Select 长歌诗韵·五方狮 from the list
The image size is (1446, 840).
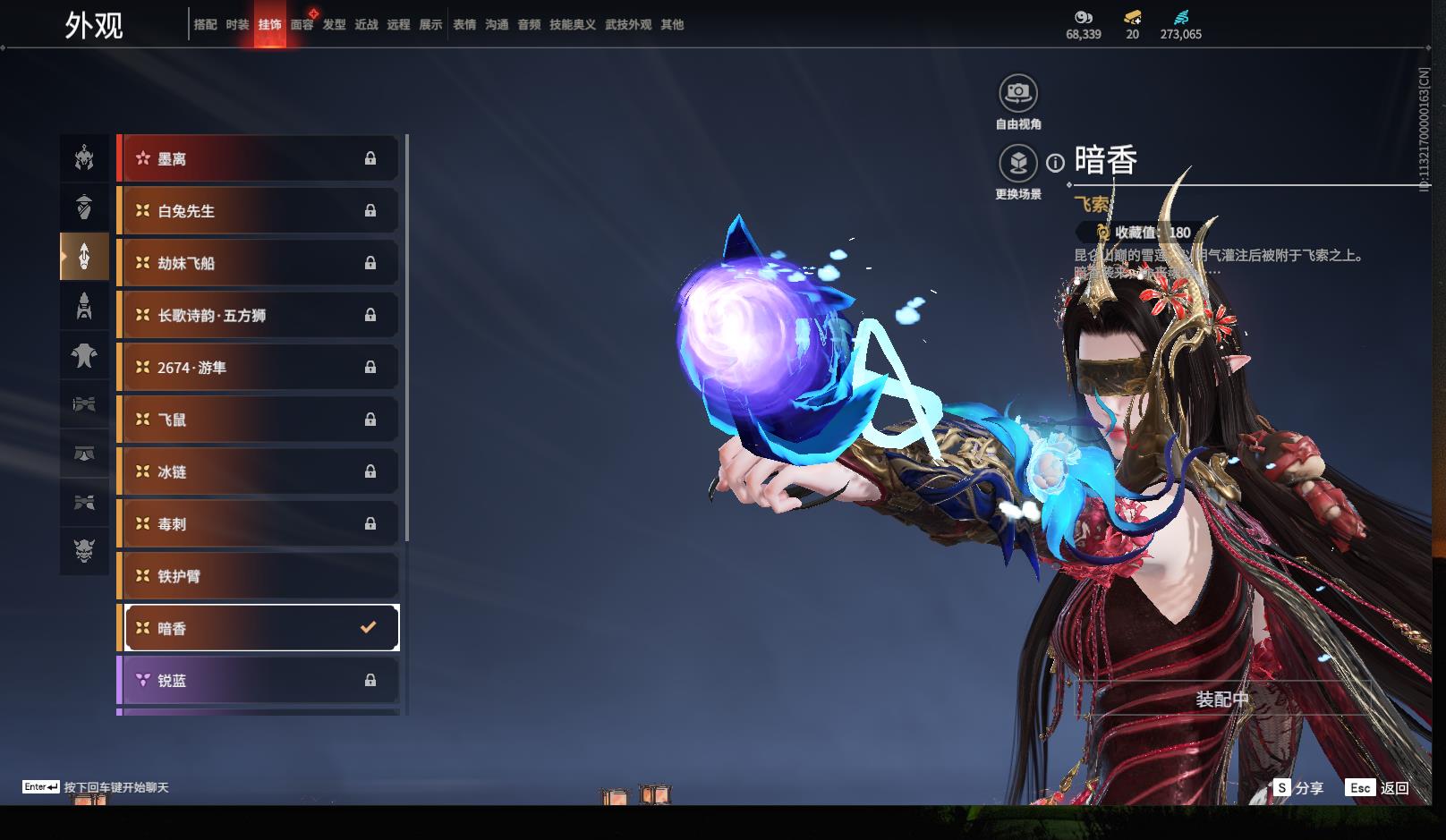click(x=258, y=315)
